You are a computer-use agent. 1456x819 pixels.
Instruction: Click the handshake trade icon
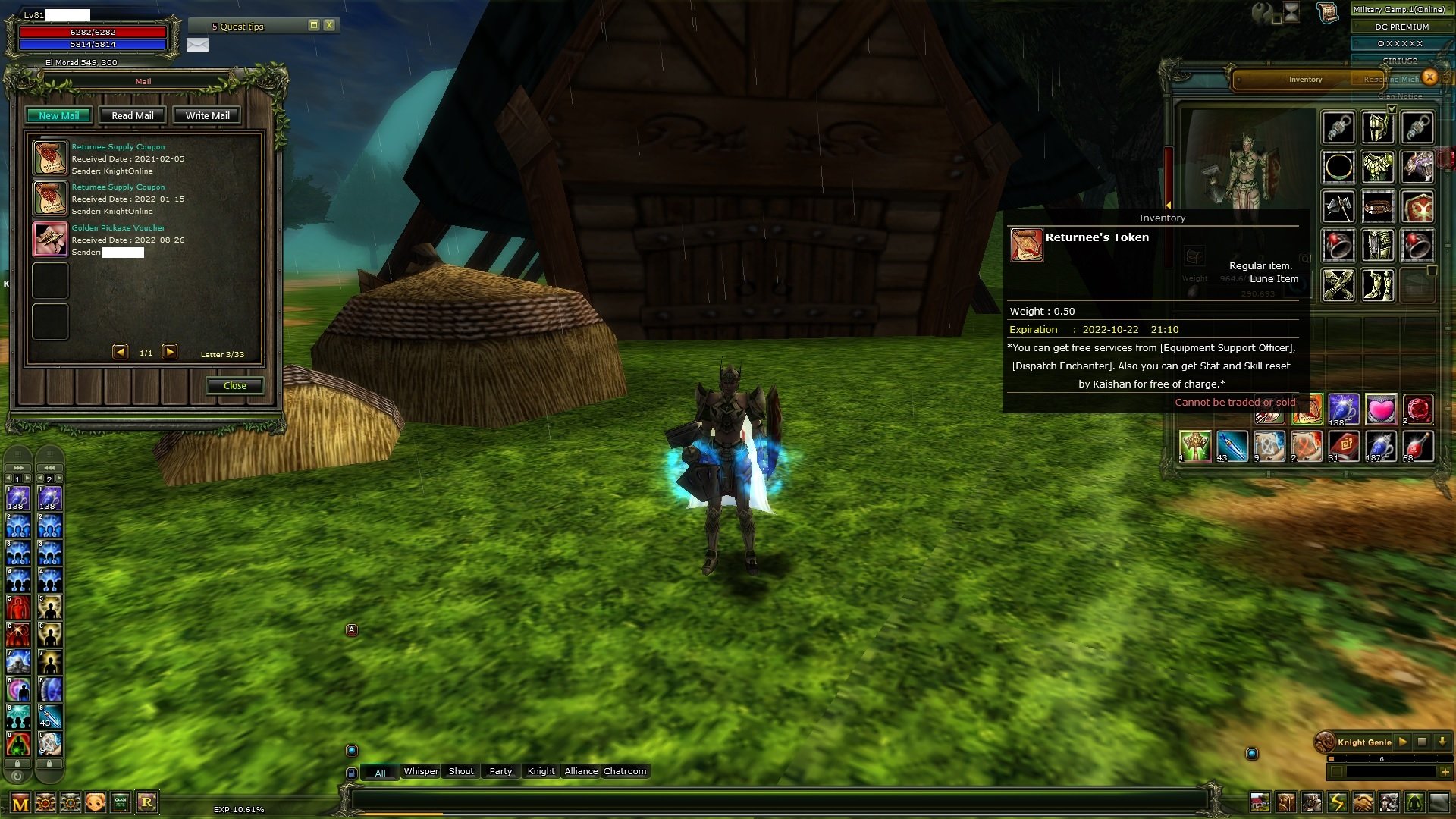1362,803
